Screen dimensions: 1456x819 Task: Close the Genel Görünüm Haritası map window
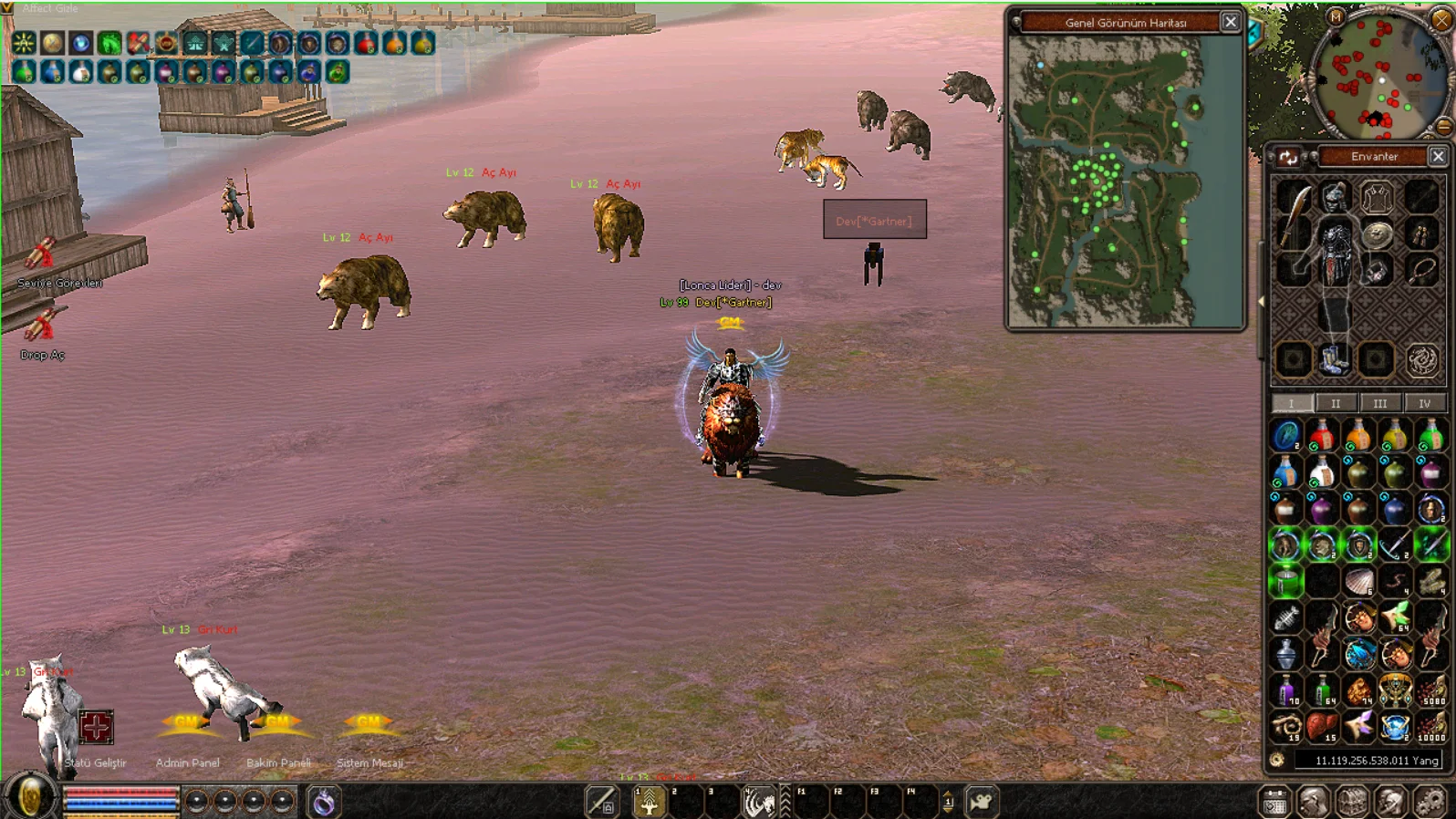[1230, 22]
